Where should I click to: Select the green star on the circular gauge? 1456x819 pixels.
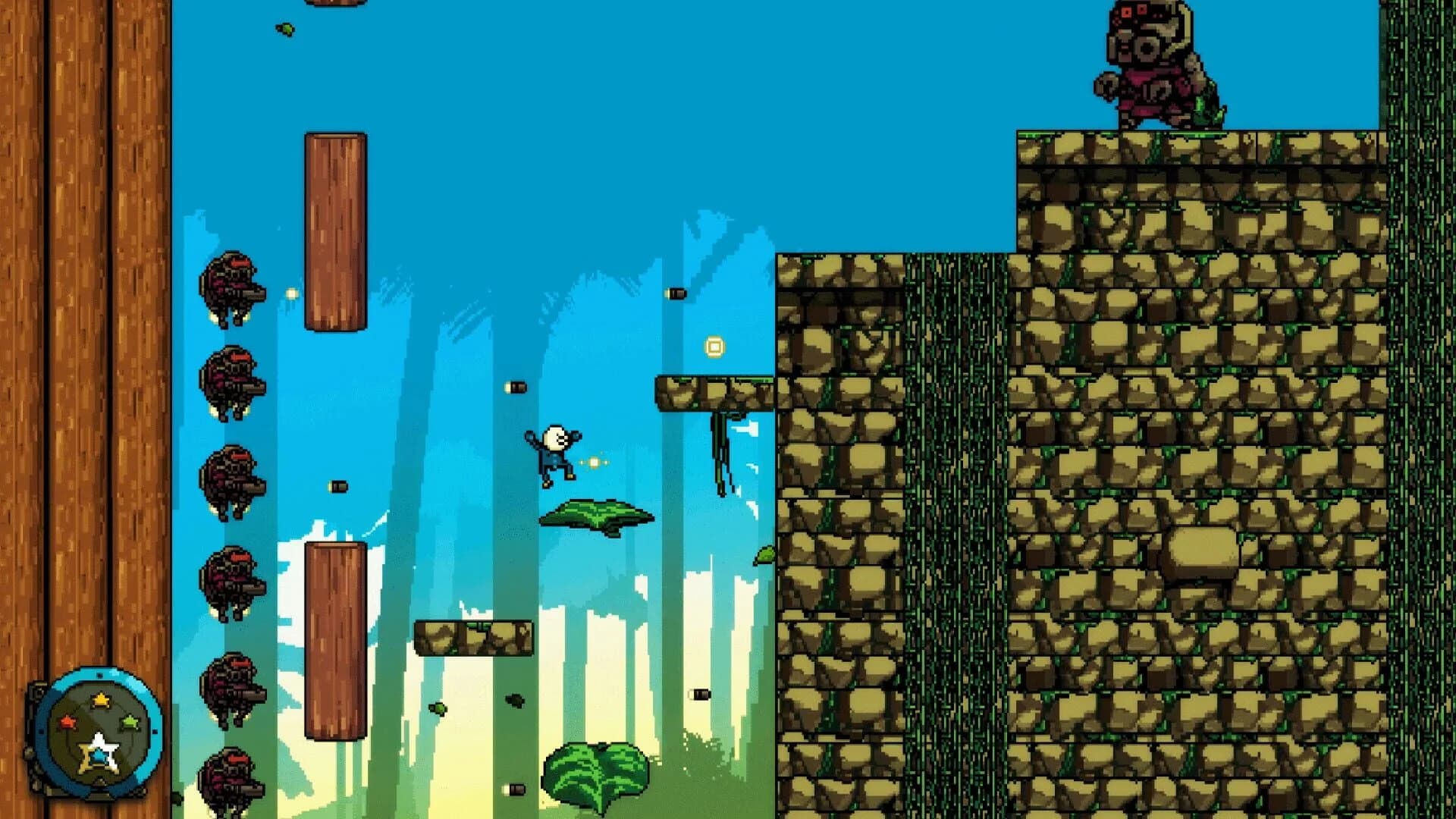coord(130,721)
